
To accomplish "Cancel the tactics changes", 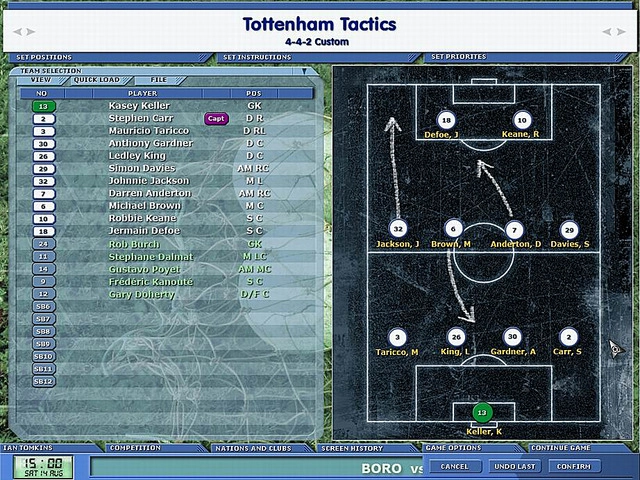I will [454, 466].
